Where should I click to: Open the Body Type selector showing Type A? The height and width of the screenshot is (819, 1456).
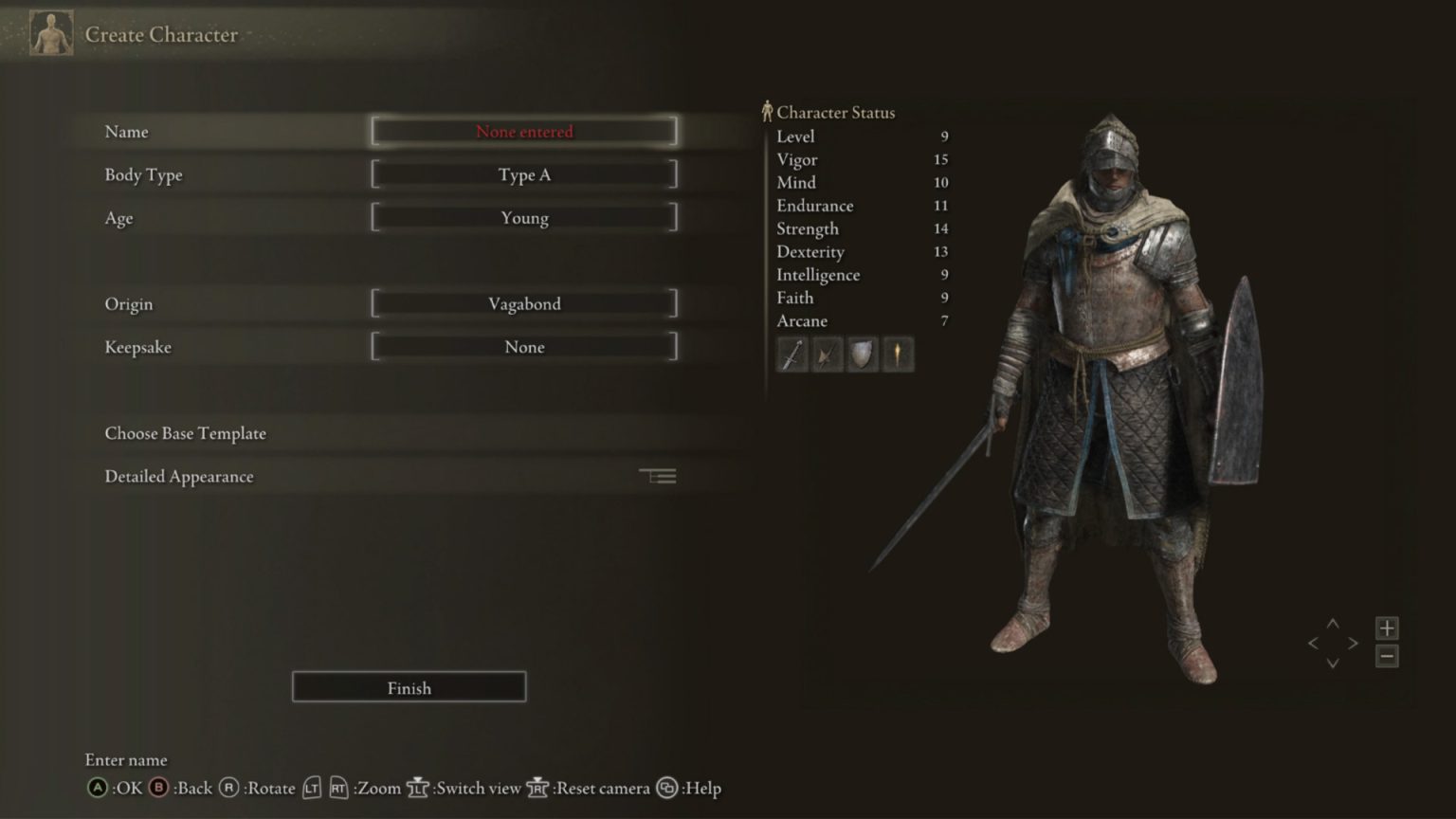[524, 174]
